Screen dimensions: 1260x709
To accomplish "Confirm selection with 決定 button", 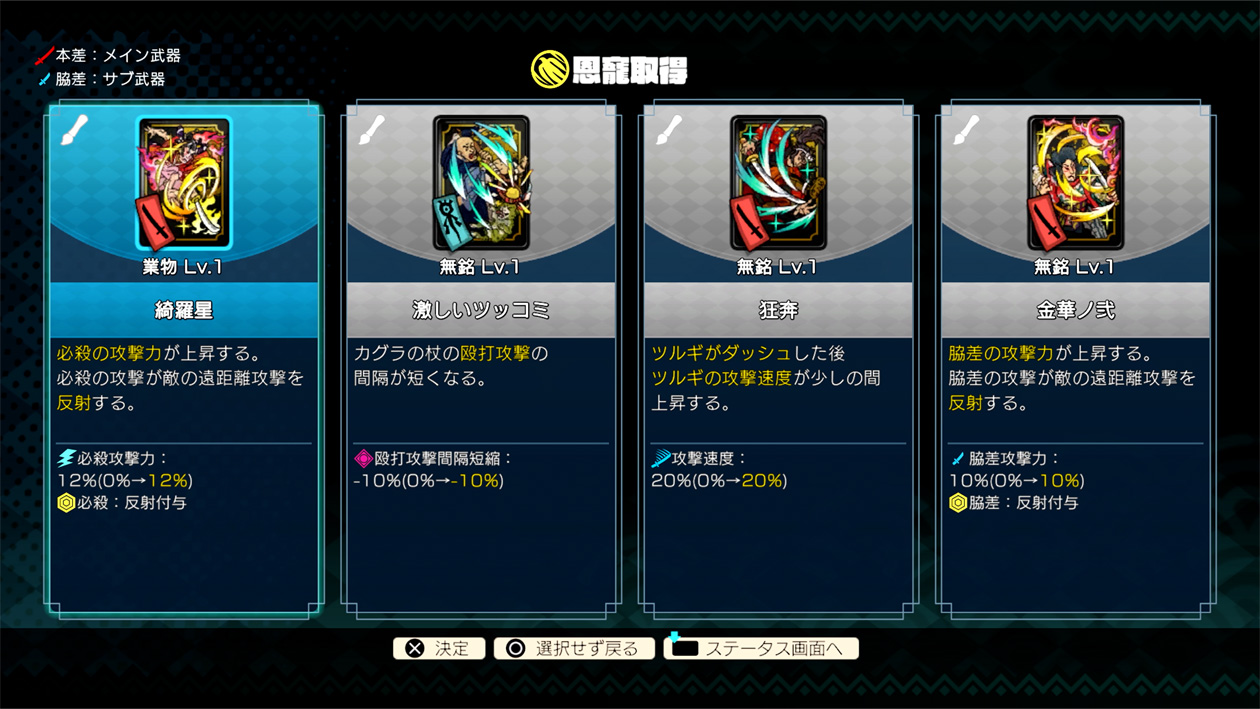I will [439, 648].
